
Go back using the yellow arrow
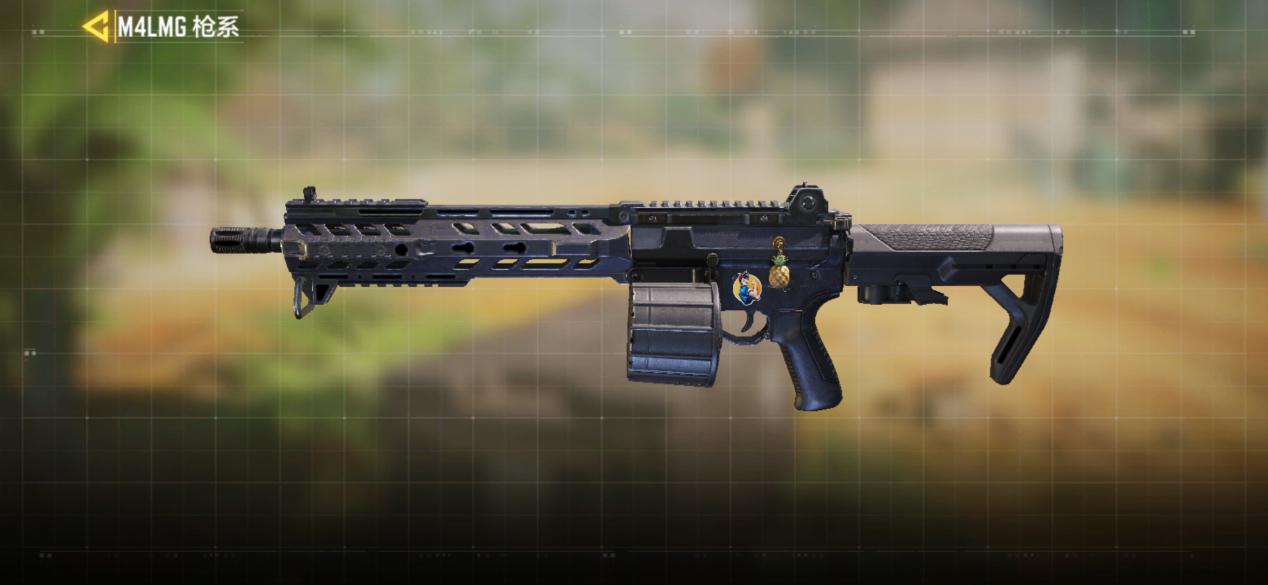[96, 27]
